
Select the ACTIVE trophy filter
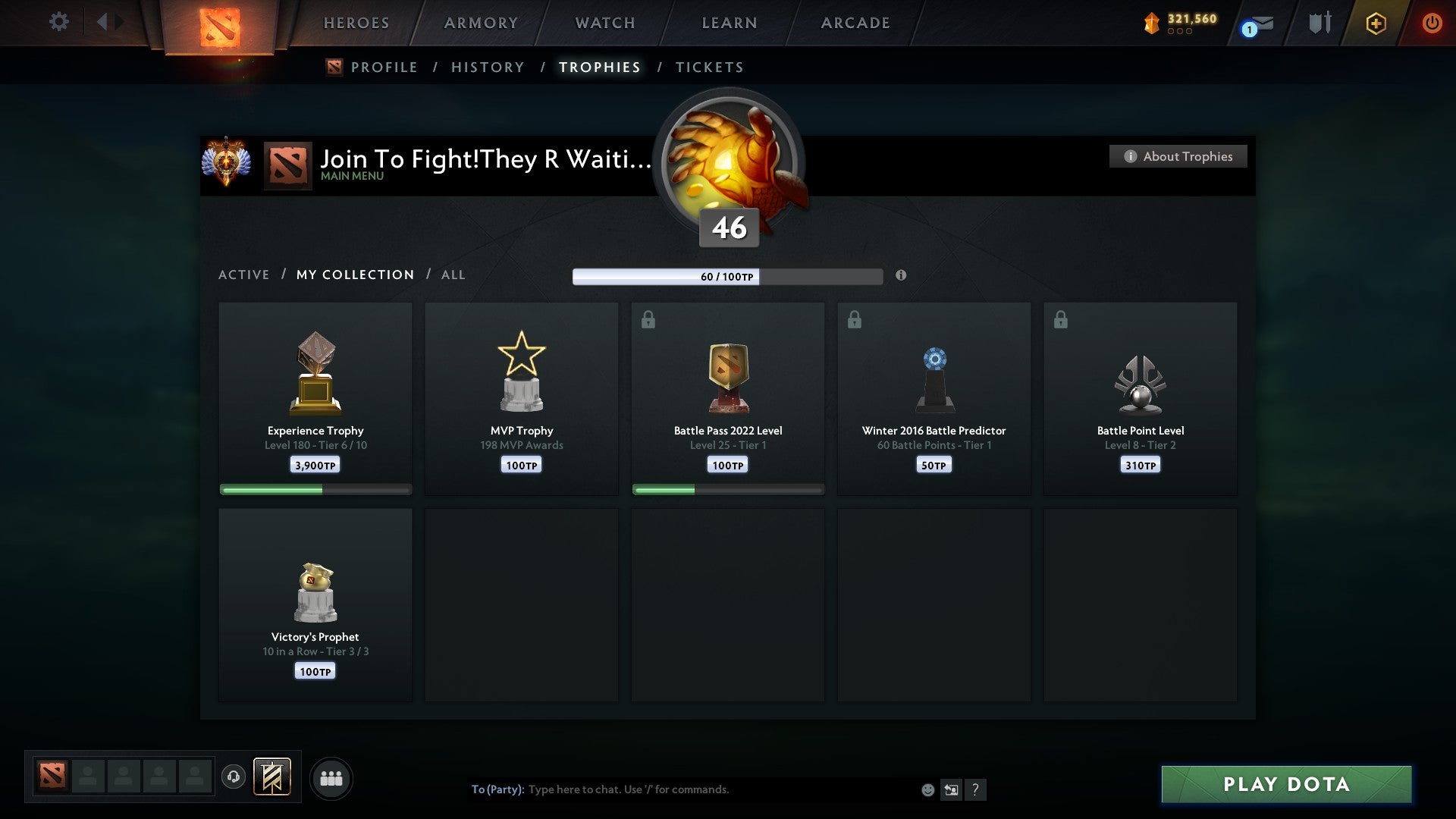point(244,275)
